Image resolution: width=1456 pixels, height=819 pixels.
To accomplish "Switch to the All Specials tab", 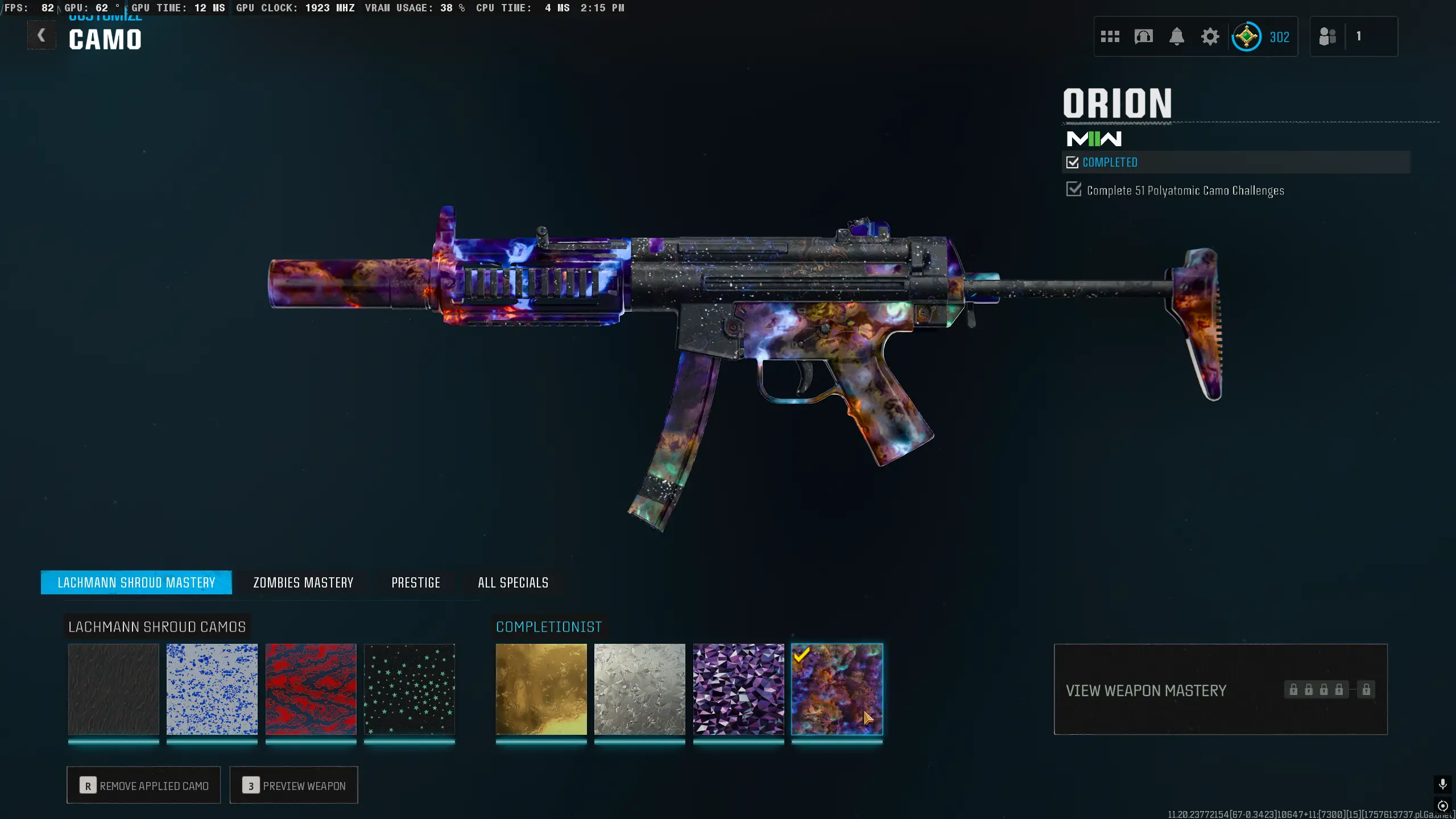I will (x=513, y=582).
